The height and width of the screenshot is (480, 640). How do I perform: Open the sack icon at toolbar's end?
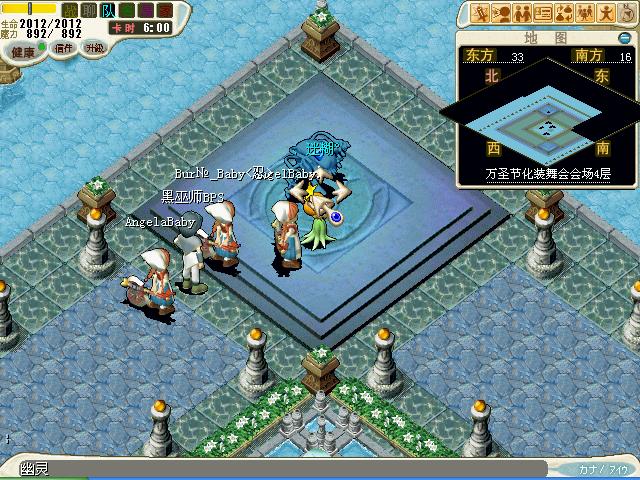coord(626,13)
